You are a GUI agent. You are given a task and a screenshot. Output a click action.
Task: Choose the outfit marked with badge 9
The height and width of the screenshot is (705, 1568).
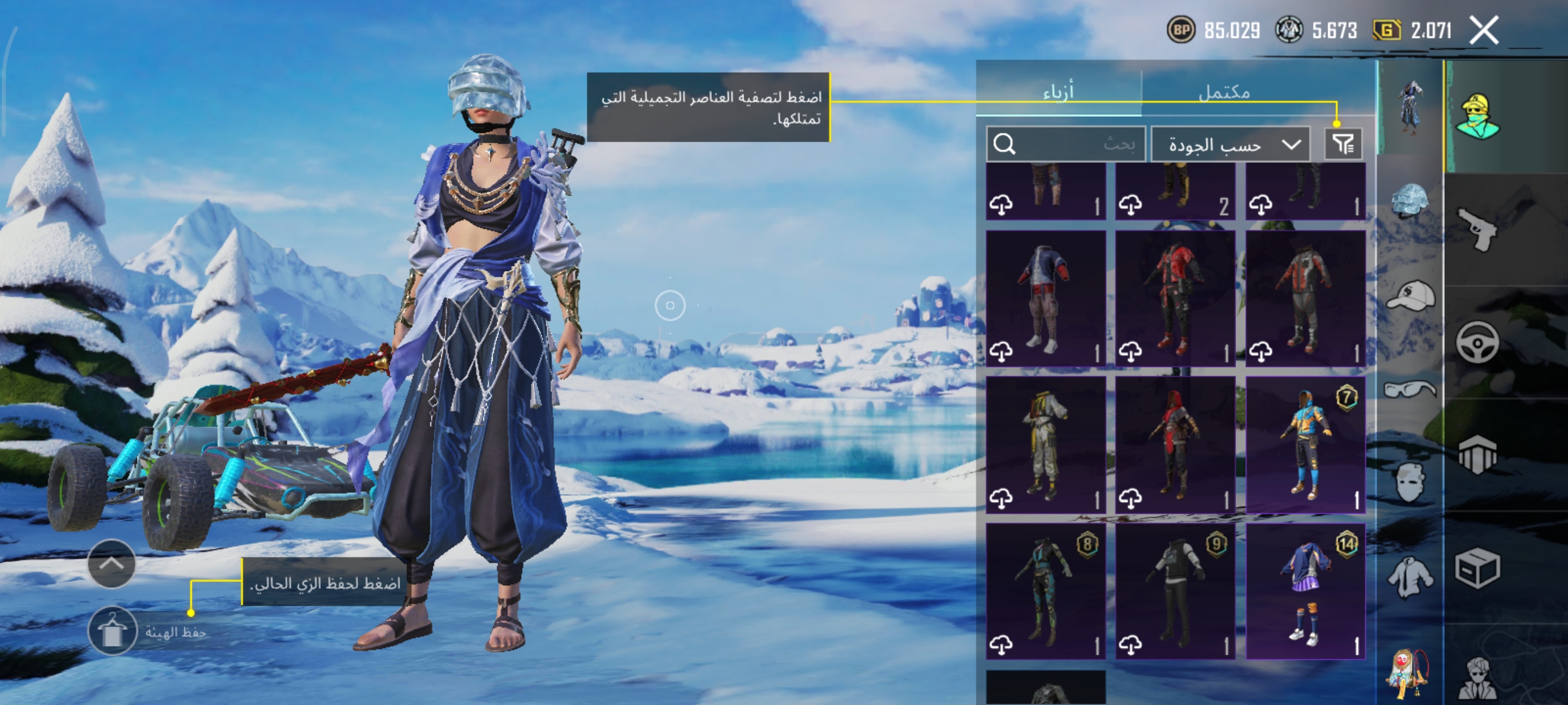click(1175, 591)
